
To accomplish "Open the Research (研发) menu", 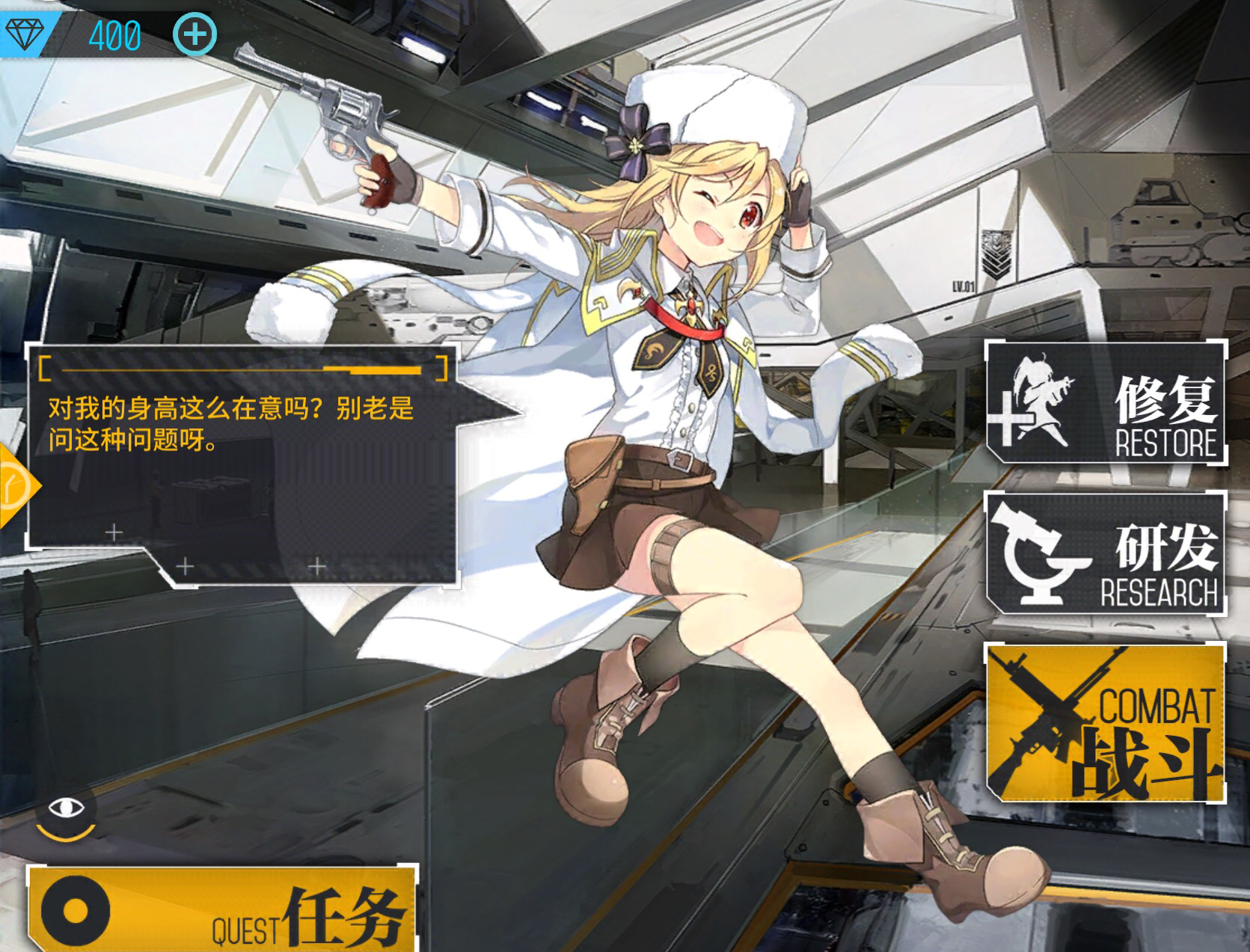I will click(x=1106, y=553).
